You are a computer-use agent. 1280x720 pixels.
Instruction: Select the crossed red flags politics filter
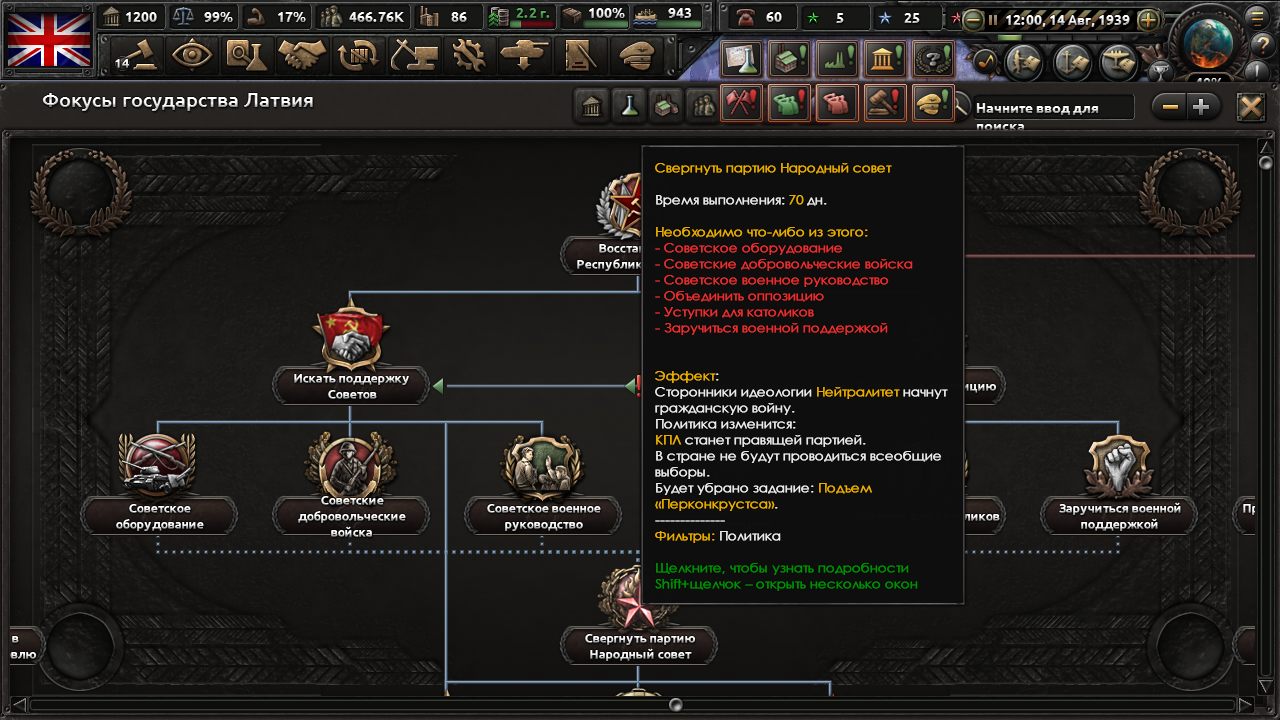[739, 105]
